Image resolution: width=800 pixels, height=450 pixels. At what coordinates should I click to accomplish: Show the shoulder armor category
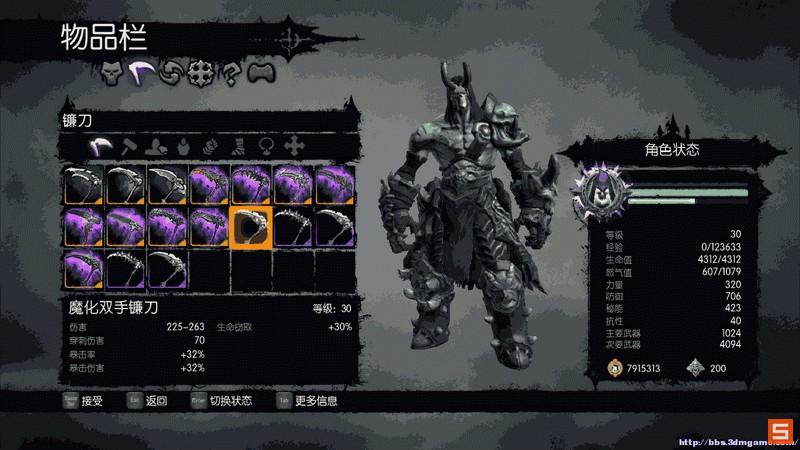click(156, 147)
